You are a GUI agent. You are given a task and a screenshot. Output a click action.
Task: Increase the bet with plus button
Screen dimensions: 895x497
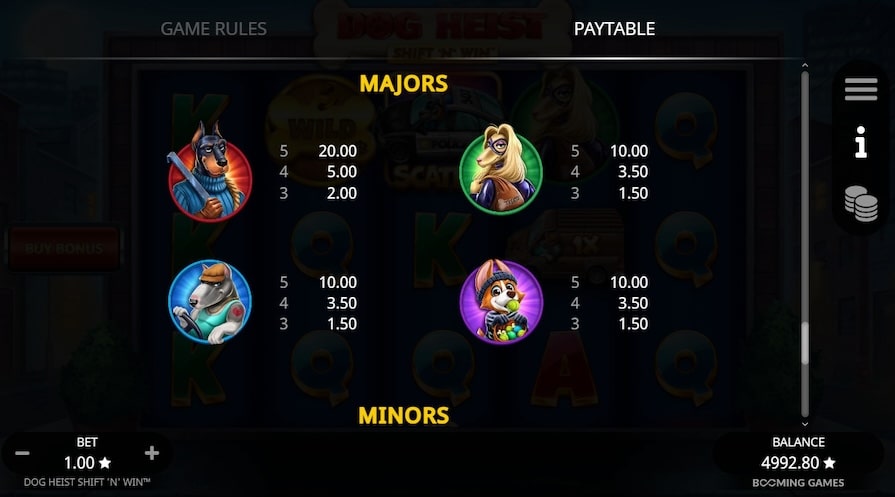coord(152,454)
